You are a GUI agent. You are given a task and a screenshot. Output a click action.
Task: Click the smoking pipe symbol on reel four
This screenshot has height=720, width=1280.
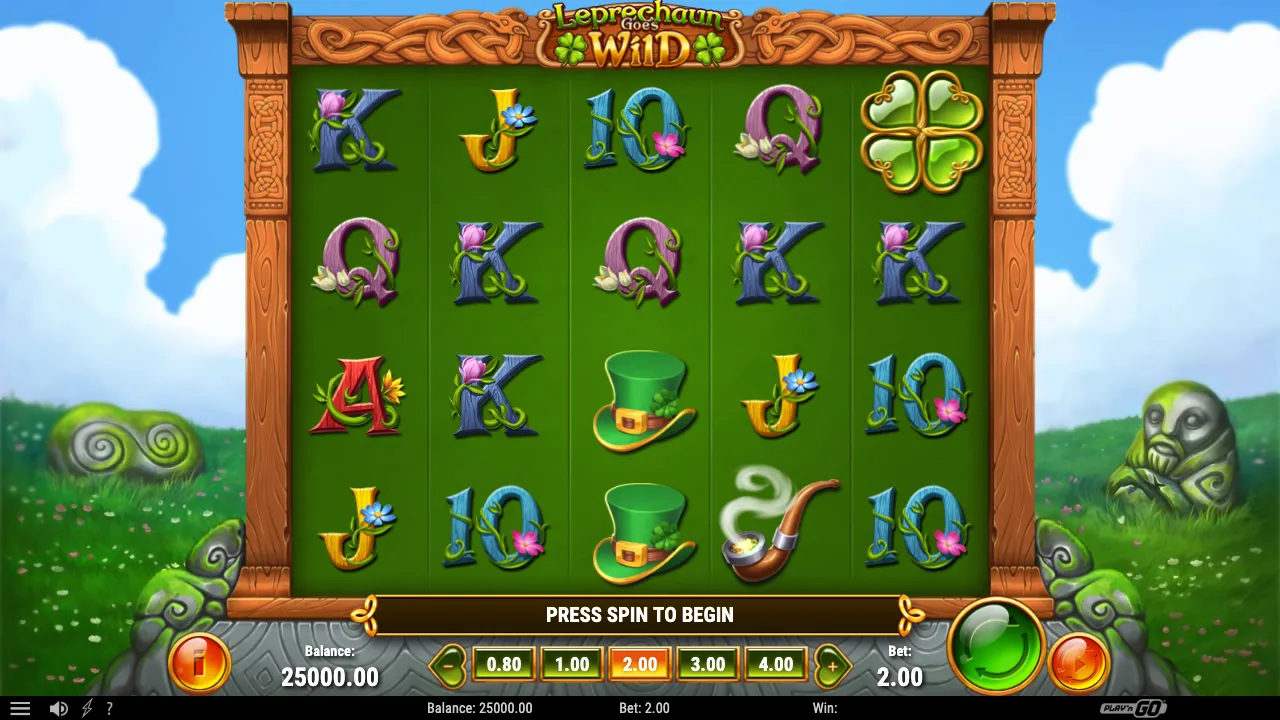(x=780, y=530)
